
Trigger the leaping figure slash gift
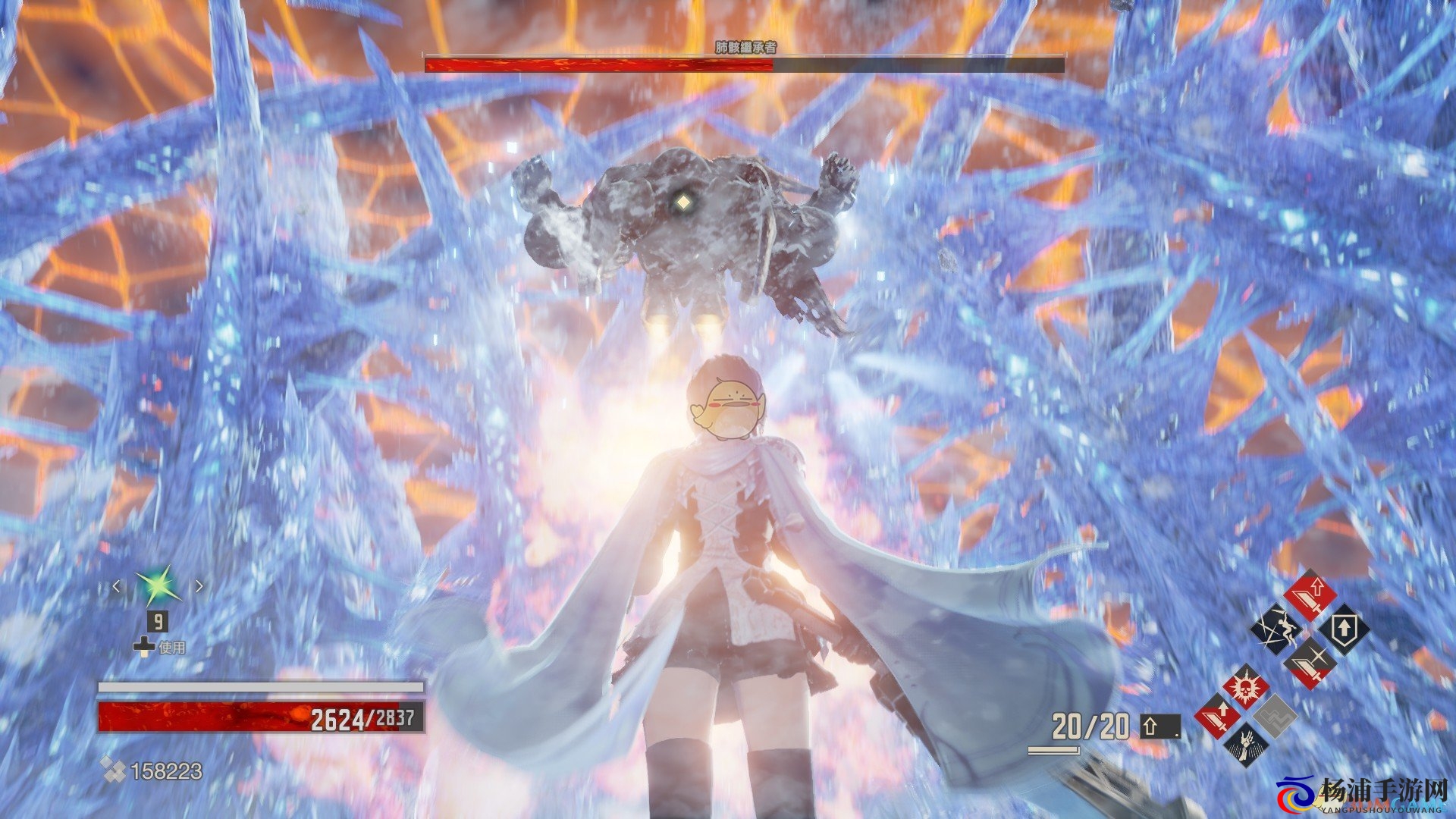pyautogui.click(x=1276, y=629)
